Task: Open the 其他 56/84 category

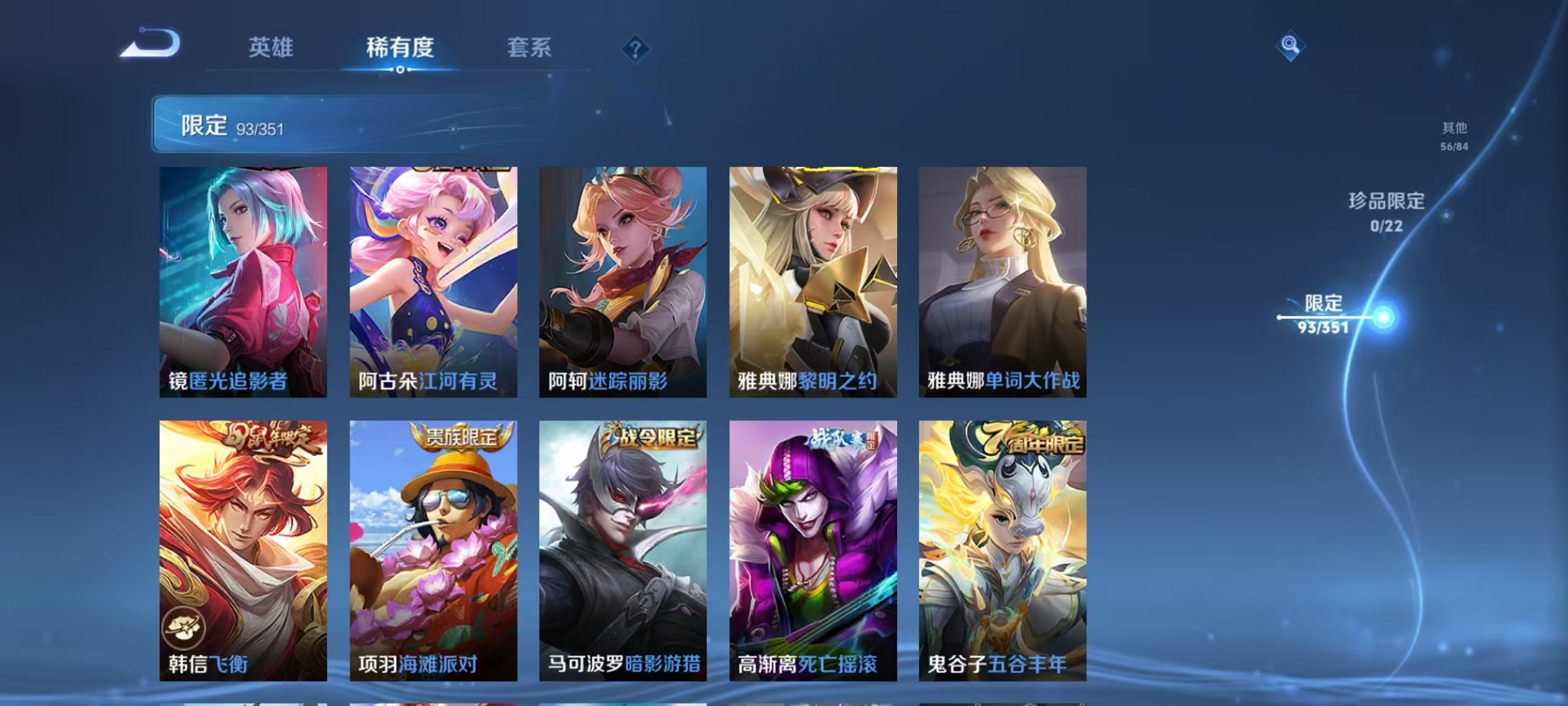Action: click(1453, 136)
